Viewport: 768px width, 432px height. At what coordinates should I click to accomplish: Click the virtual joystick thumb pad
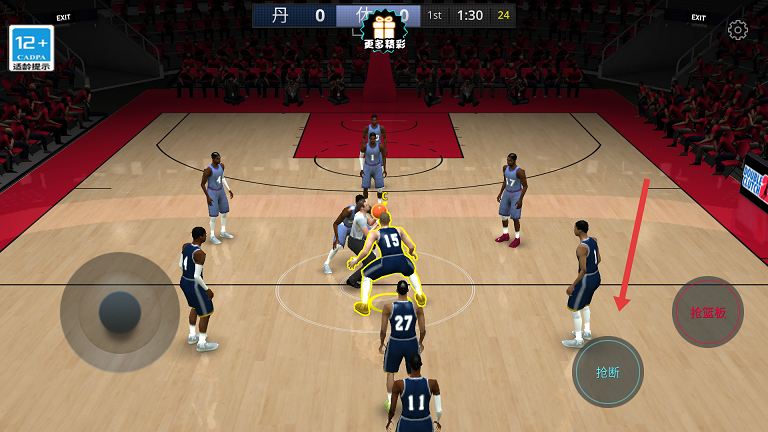(120, 312)
